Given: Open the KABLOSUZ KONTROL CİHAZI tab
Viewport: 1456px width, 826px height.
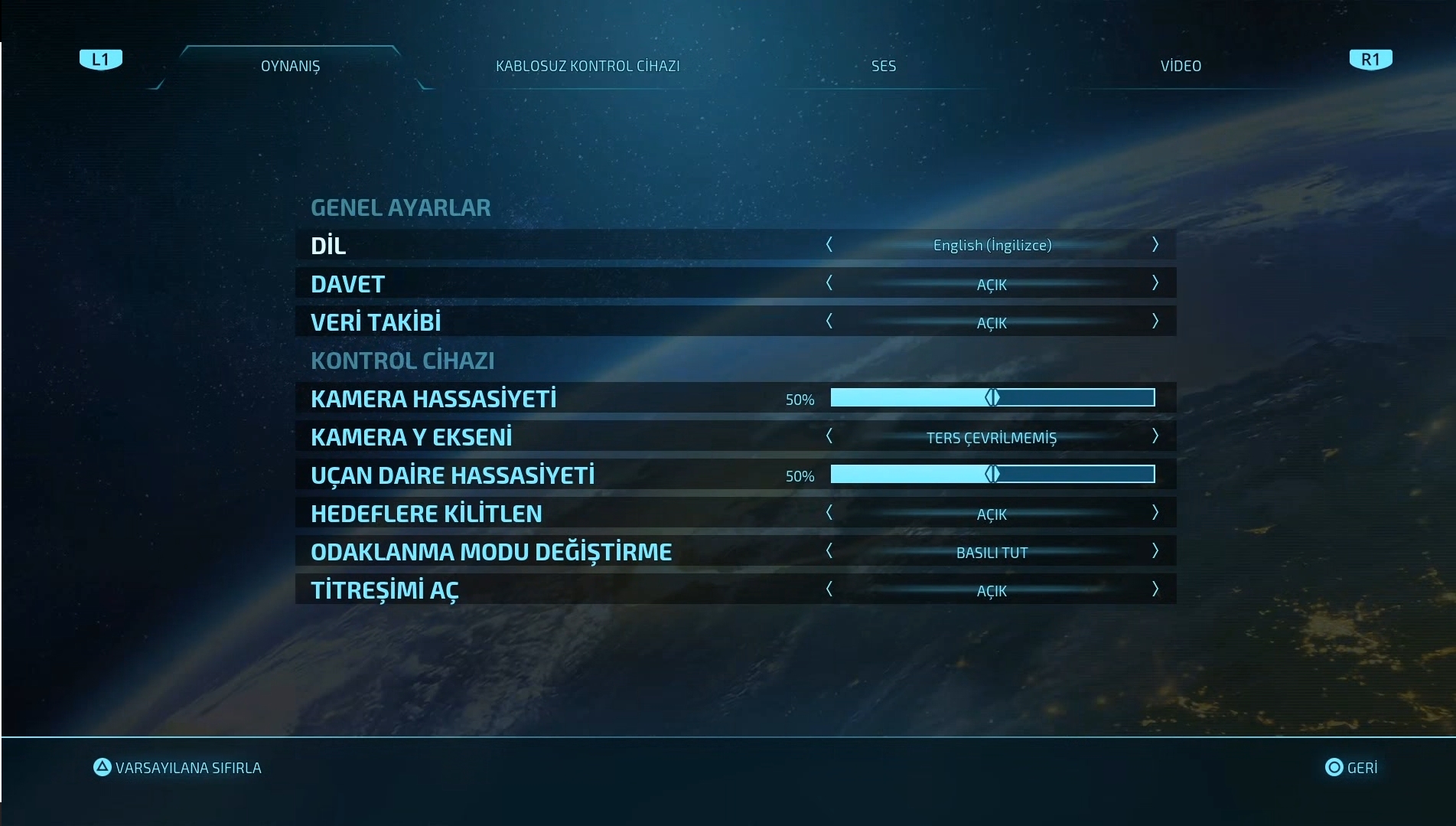Looking at the screenshot, I should 588,67.
